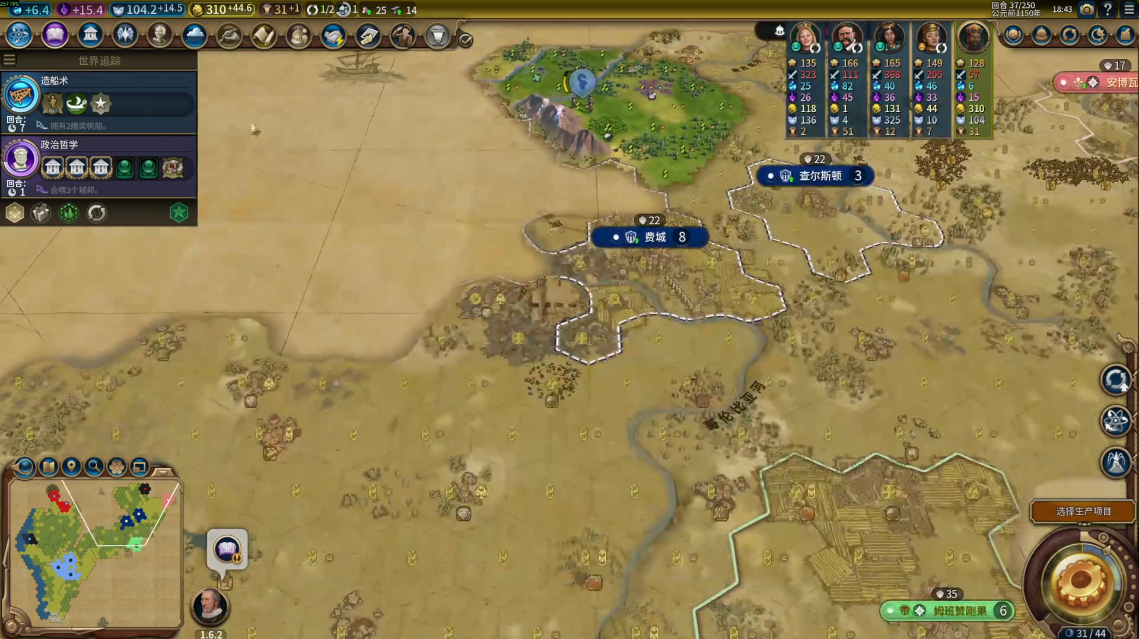This screenshot has width=1139, height=639.
Task: Click the 查尔斯顿 city banner
Action: (814, 176)
